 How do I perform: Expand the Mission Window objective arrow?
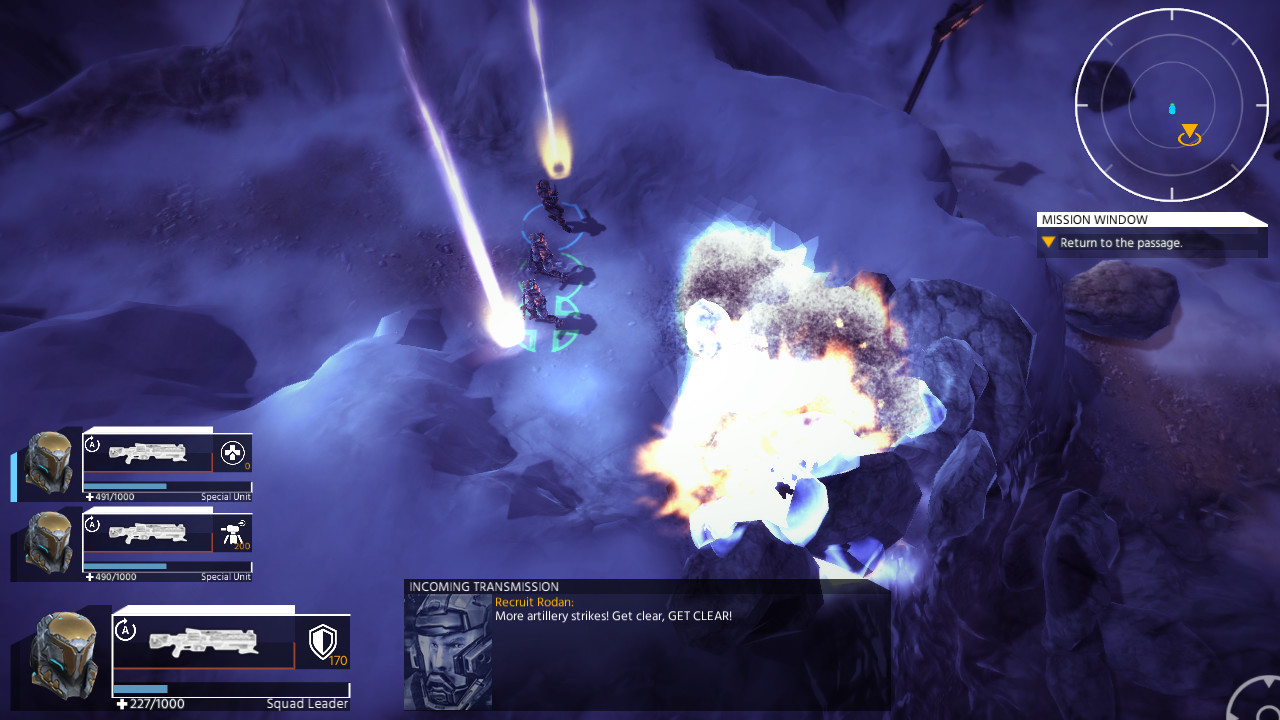tap(1047, 242)
